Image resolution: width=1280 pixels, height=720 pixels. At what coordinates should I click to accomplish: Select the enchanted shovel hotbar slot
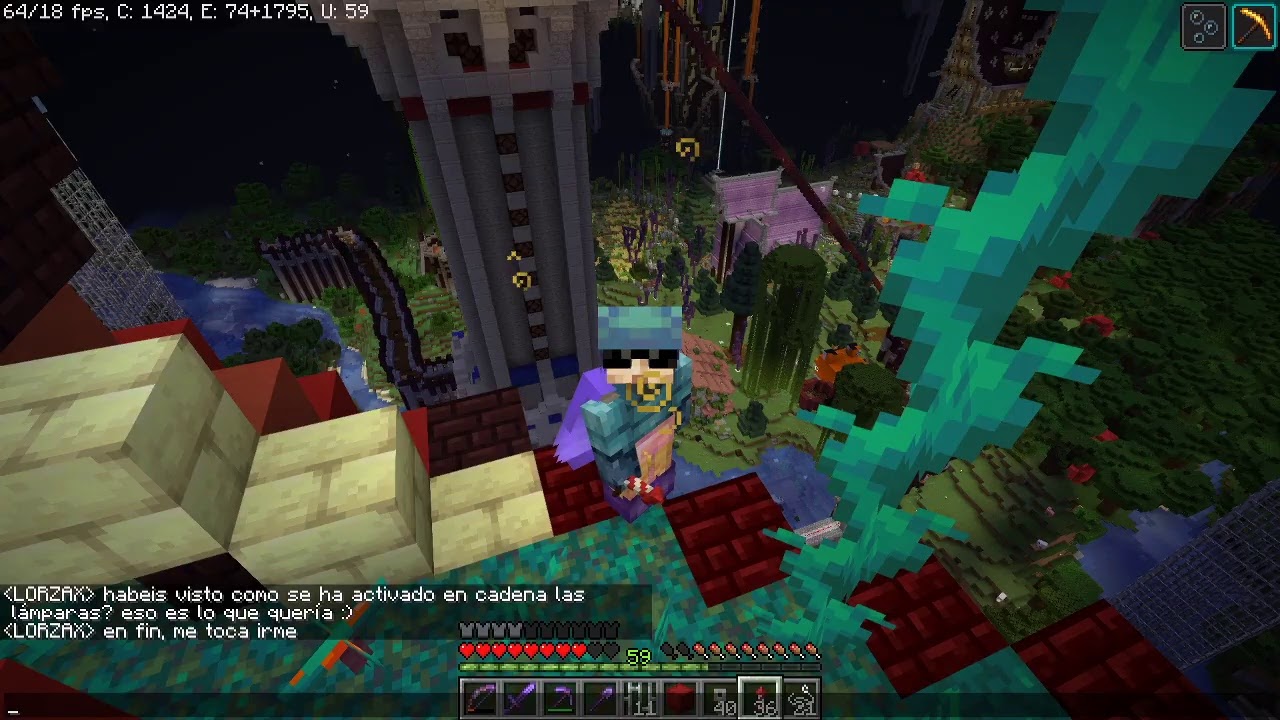(x=600, y=698)
